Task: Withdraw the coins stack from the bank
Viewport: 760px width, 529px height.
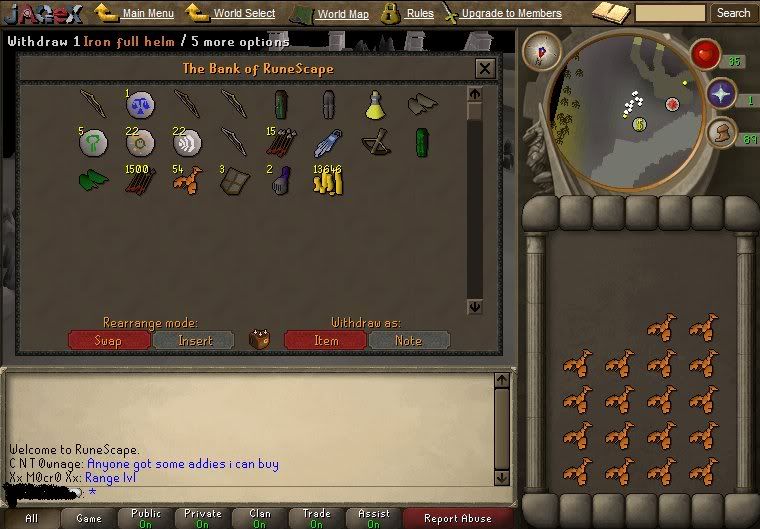Action: pyautogui.click(x=326, y=181)
